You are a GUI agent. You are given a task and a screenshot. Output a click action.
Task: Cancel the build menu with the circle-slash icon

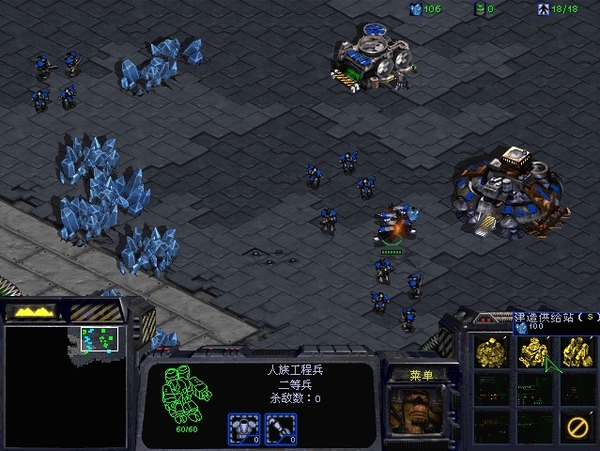(x=576, y=427)
